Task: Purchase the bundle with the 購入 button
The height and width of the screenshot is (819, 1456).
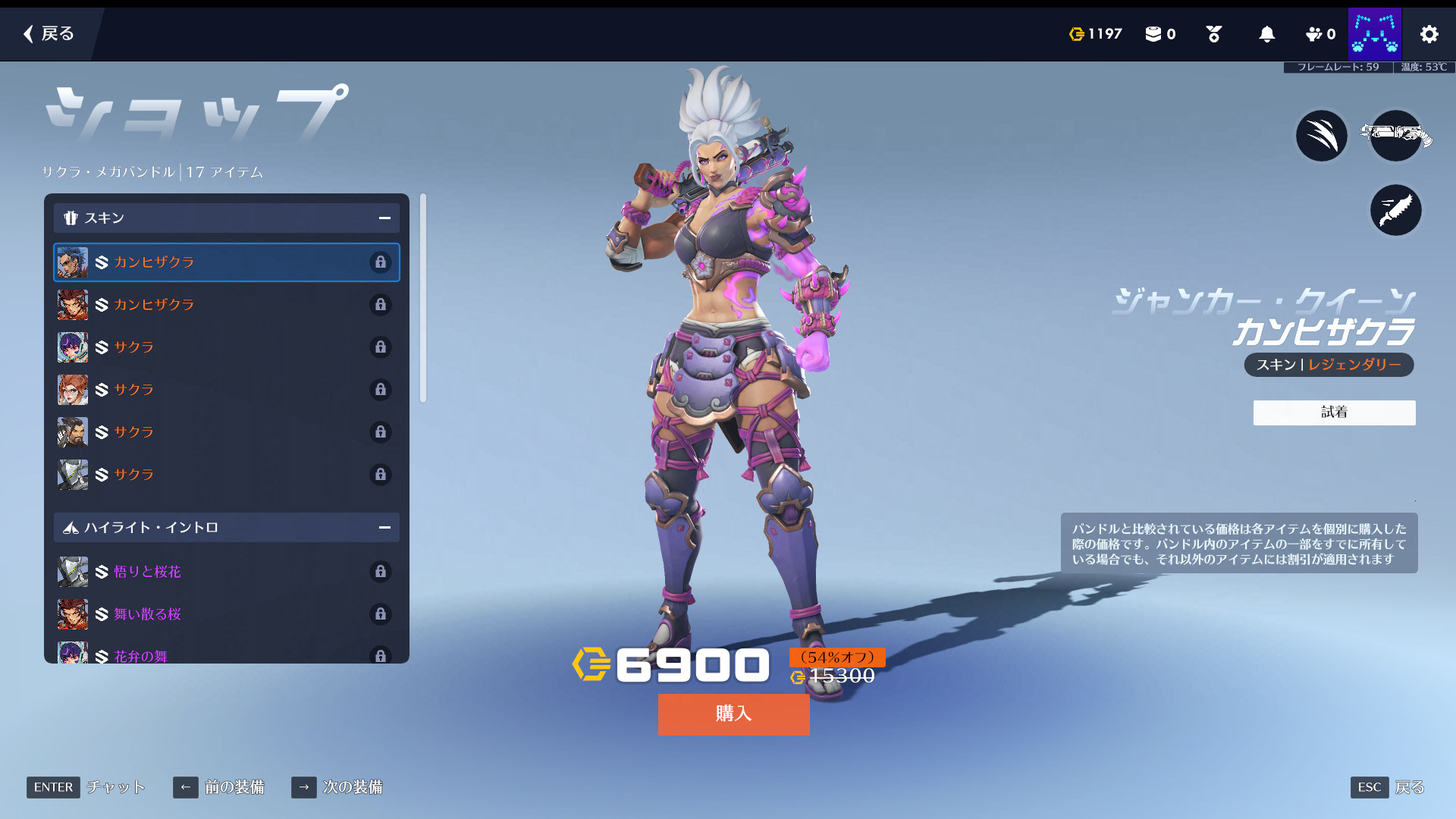Action: pyautogui.click(x=733, y=714)
